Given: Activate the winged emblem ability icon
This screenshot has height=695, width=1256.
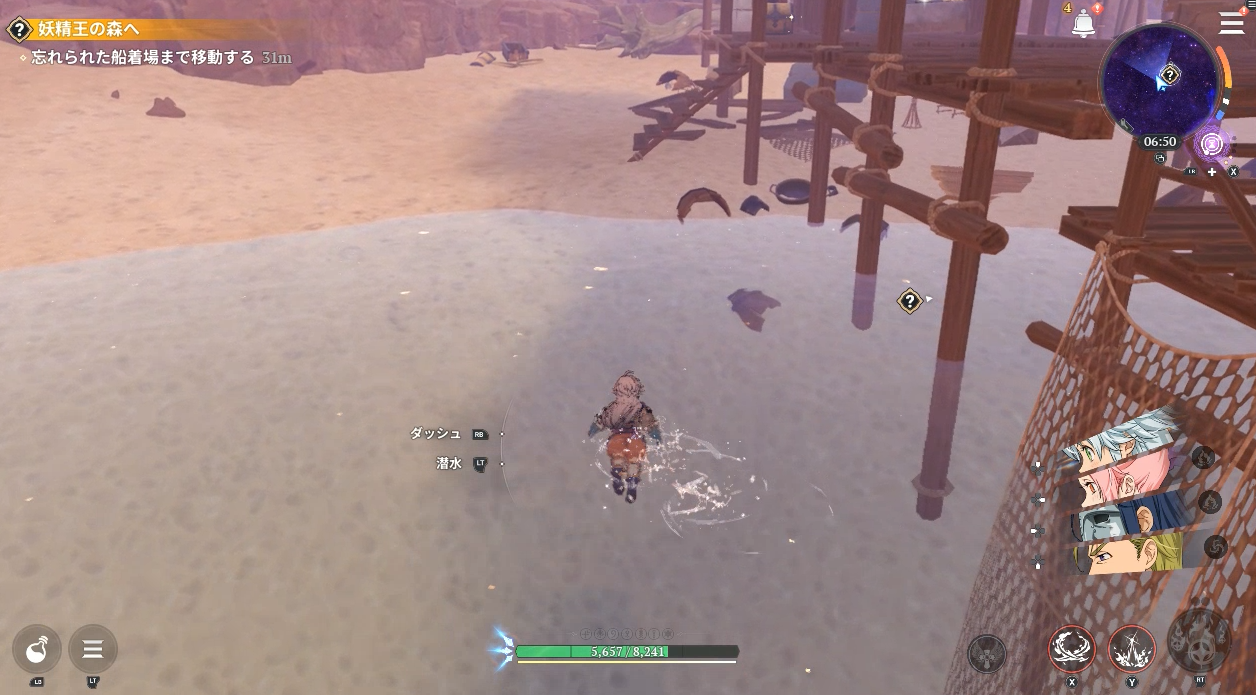Looking at the screenshot, I should [987, 654].
